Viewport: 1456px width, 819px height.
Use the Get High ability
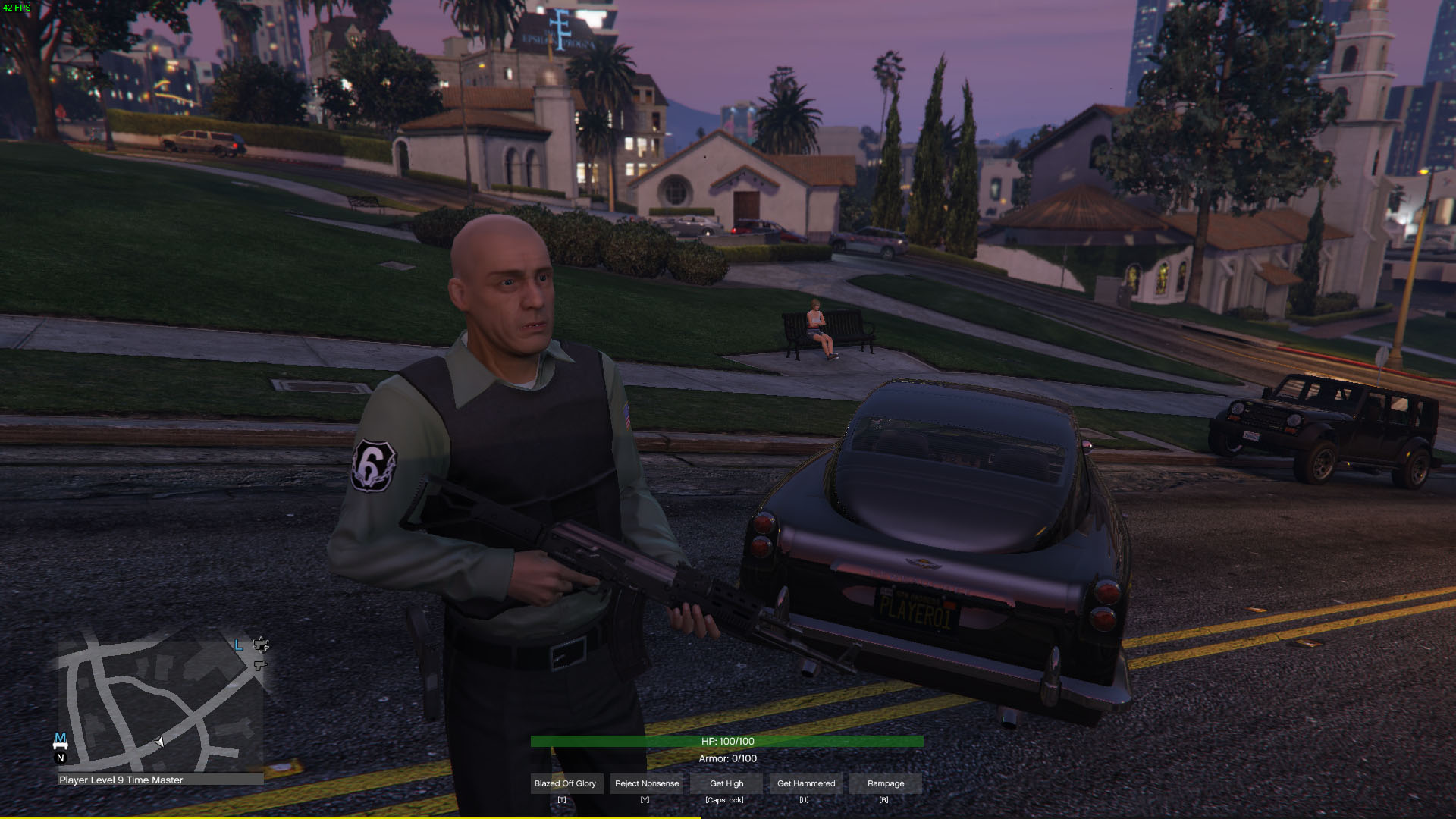click(726, 783)
